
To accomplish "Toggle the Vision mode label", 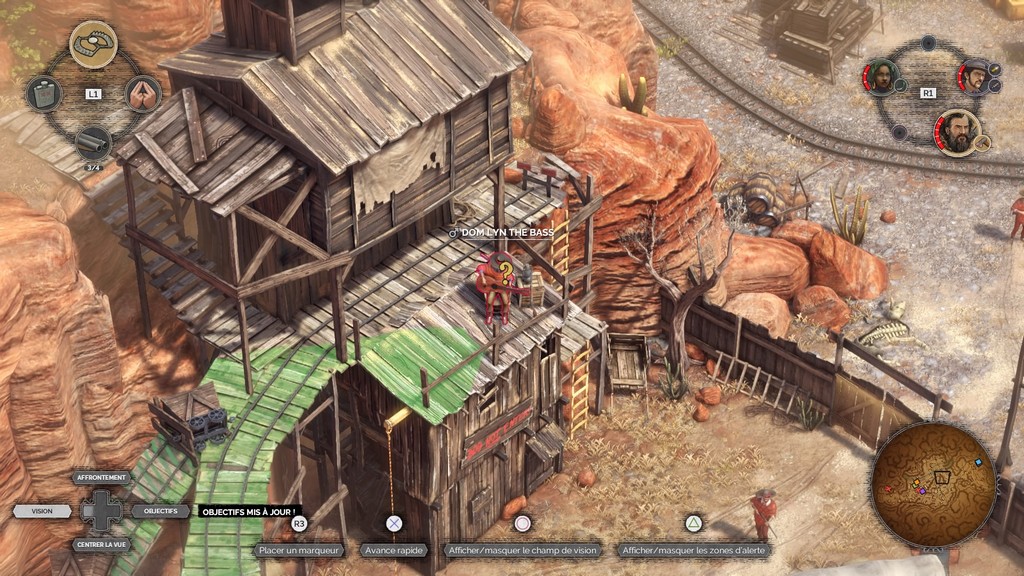I will tap(42, 511).
